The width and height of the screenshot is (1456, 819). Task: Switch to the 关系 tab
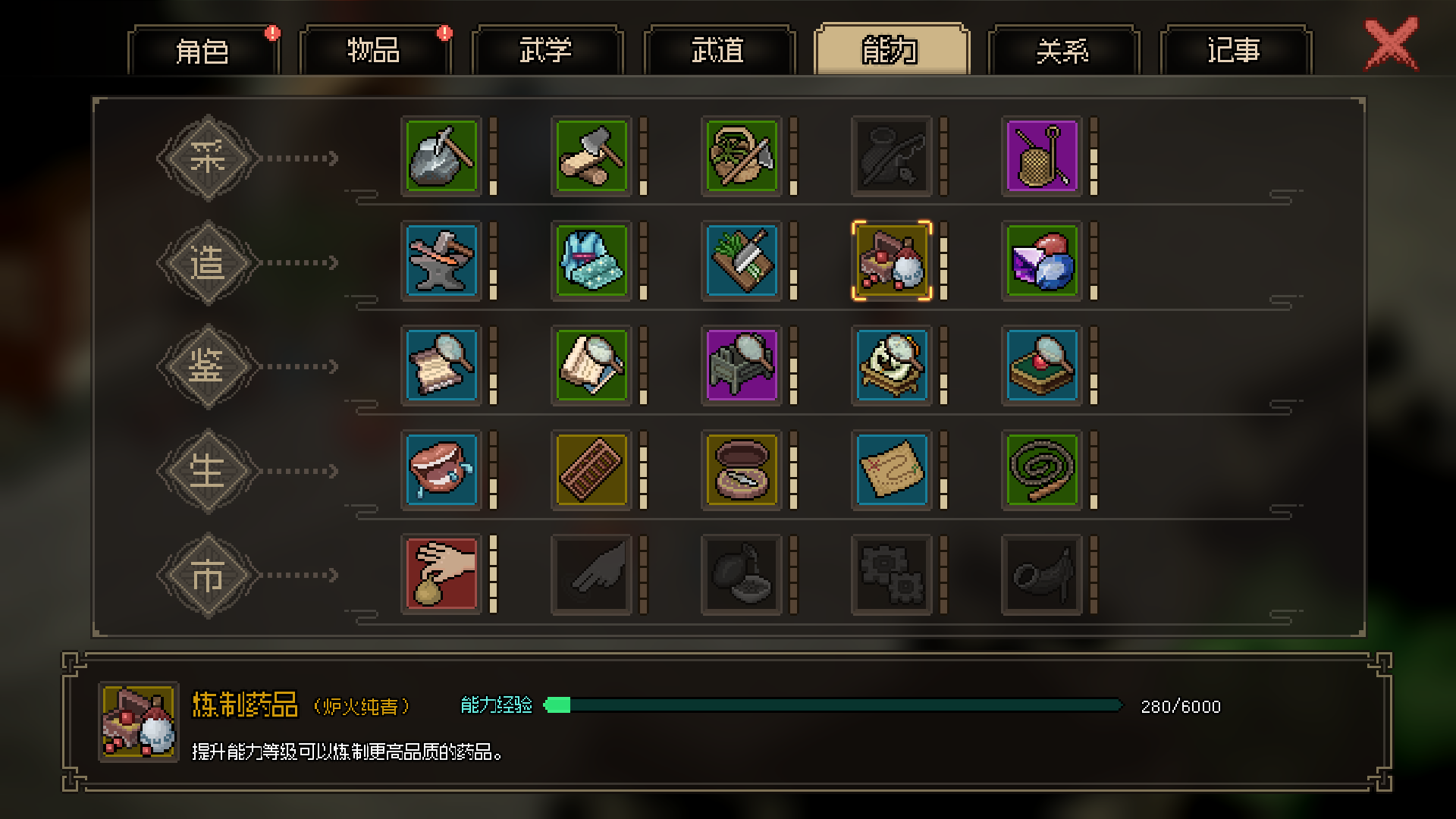pyautogui.click(x=1063, y=51)
